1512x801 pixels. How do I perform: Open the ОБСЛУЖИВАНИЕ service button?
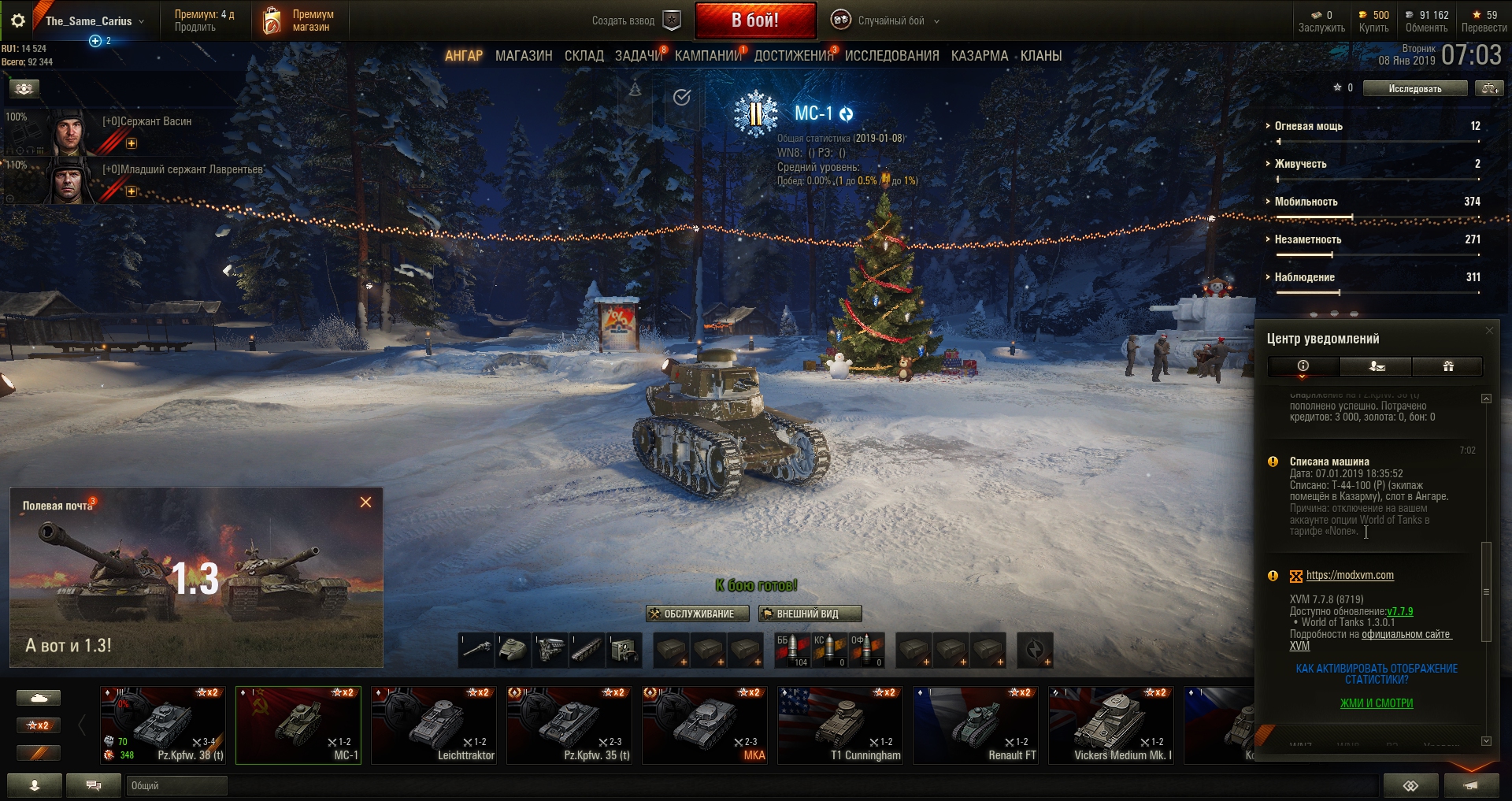point(698,614)
